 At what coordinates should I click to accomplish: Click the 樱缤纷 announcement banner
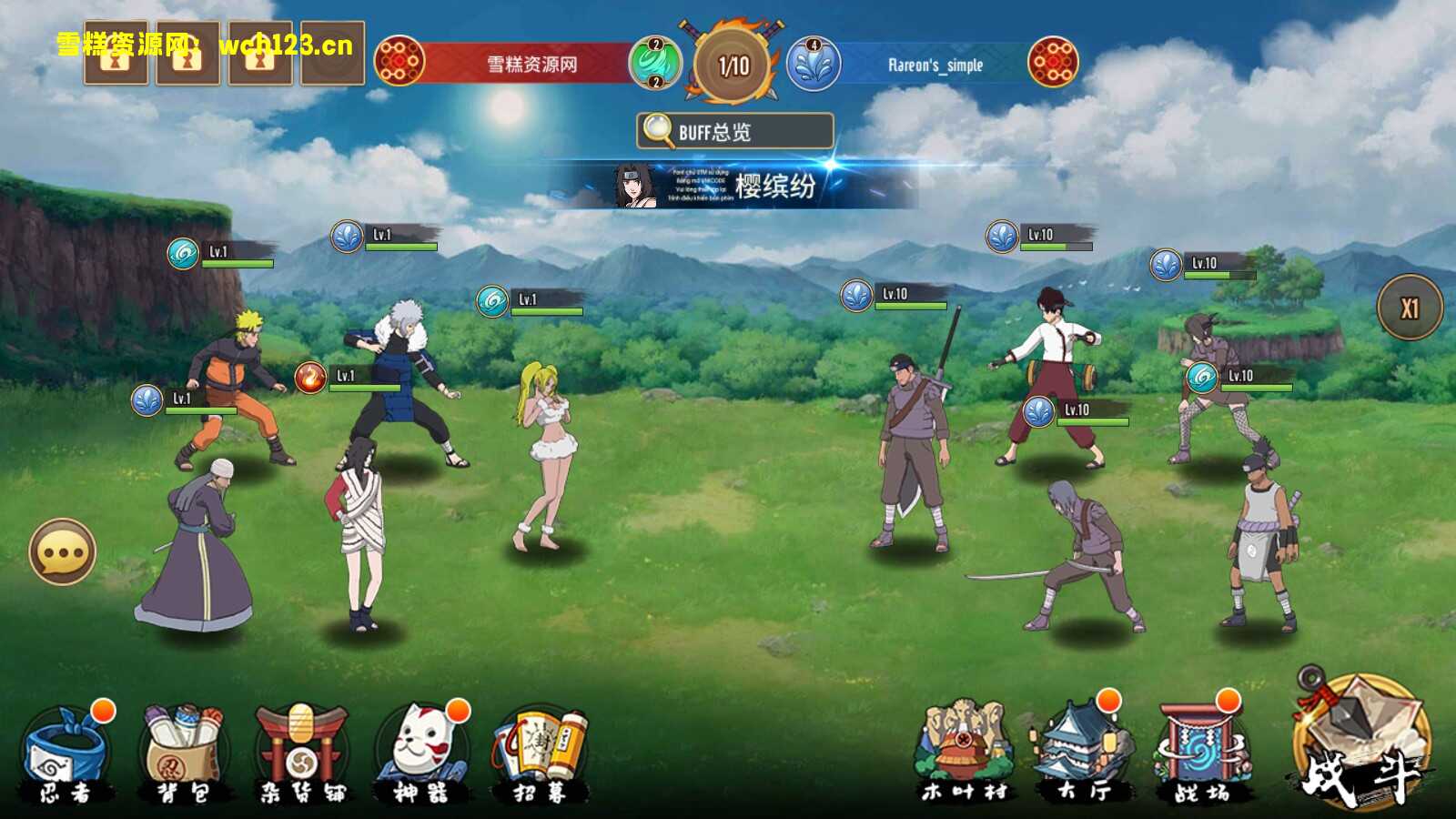pos(737,186)
